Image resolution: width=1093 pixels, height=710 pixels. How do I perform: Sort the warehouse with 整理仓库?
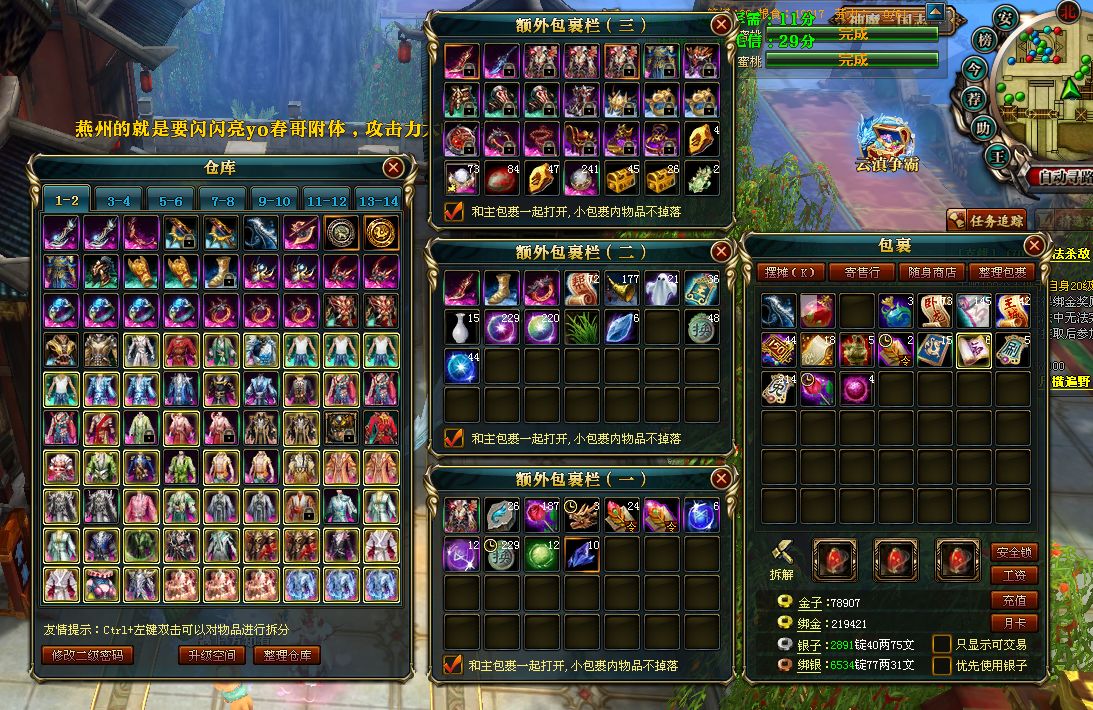coord(286,655)
